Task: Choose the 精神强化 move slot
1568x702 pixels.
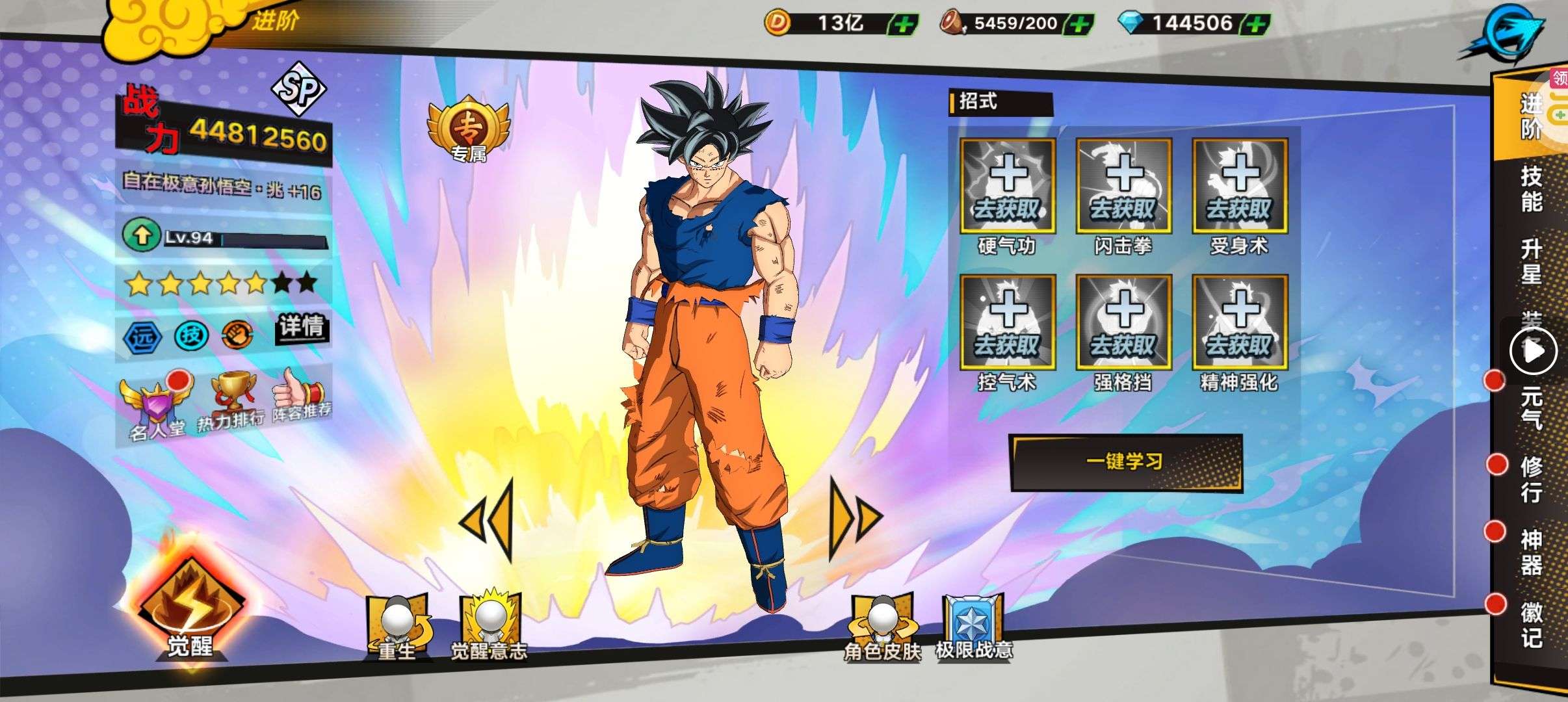Action: point(1240,322)
